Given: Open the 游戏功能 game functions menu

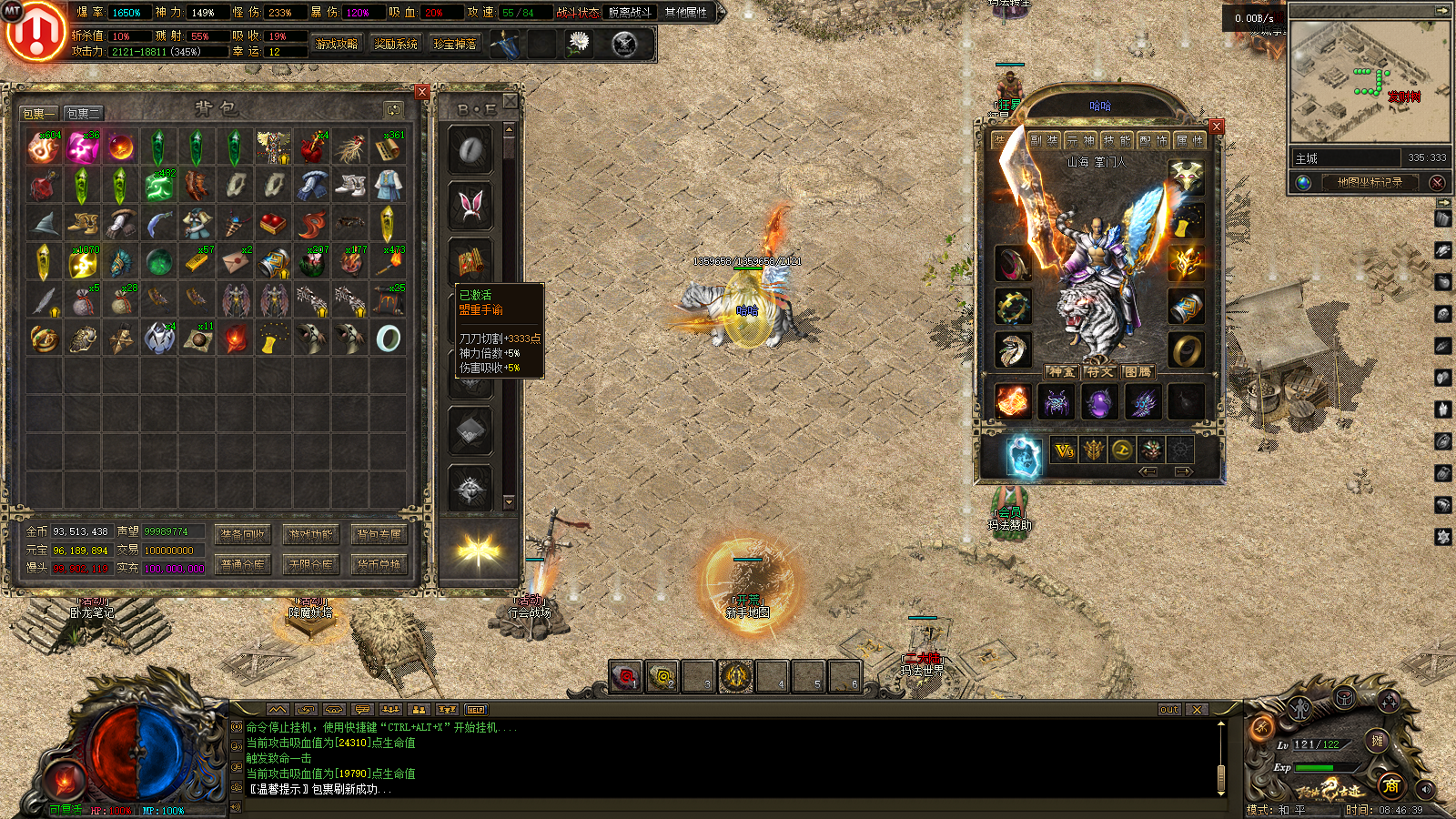Looking at the screenshot, I should [310, 535].
